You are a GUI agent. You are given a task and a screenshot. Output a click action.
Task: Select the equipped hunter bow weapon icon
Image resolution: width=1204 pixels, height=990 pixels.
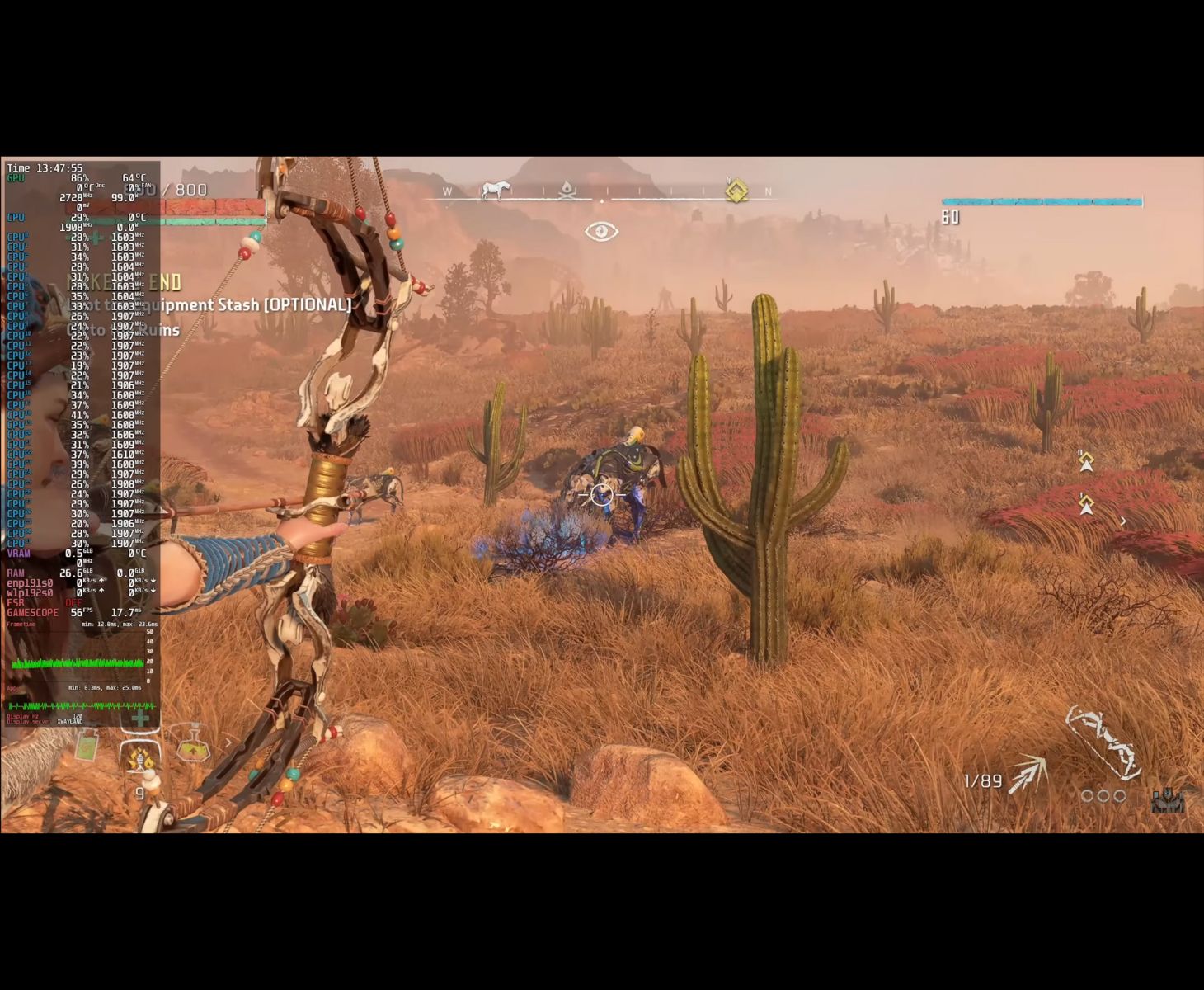[1103, 742]
